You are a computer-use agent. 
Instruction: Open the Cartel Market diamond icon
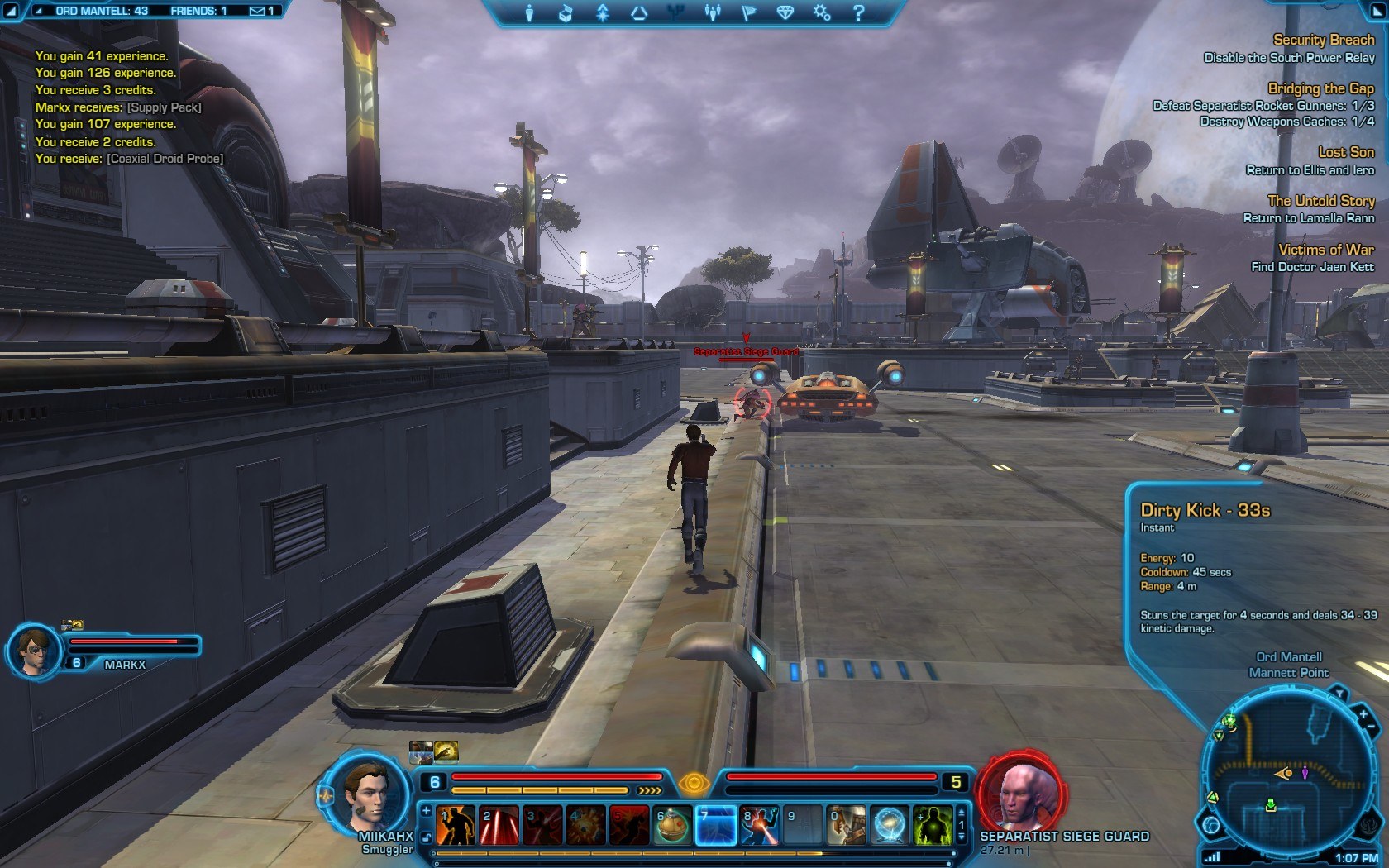(787, 13)
